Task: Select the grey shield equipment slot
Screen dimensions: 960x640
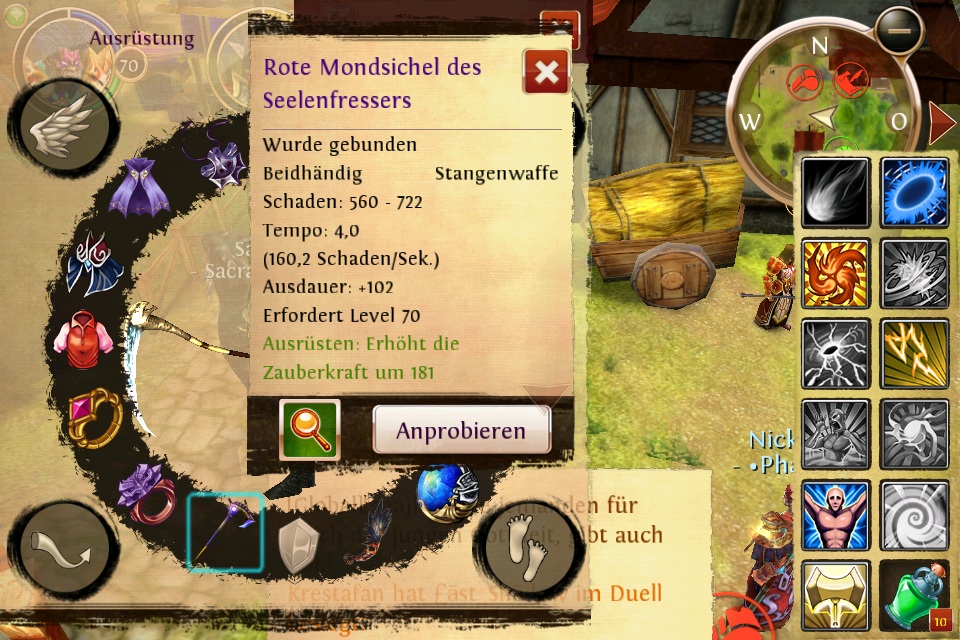Action: click(298, 545)
